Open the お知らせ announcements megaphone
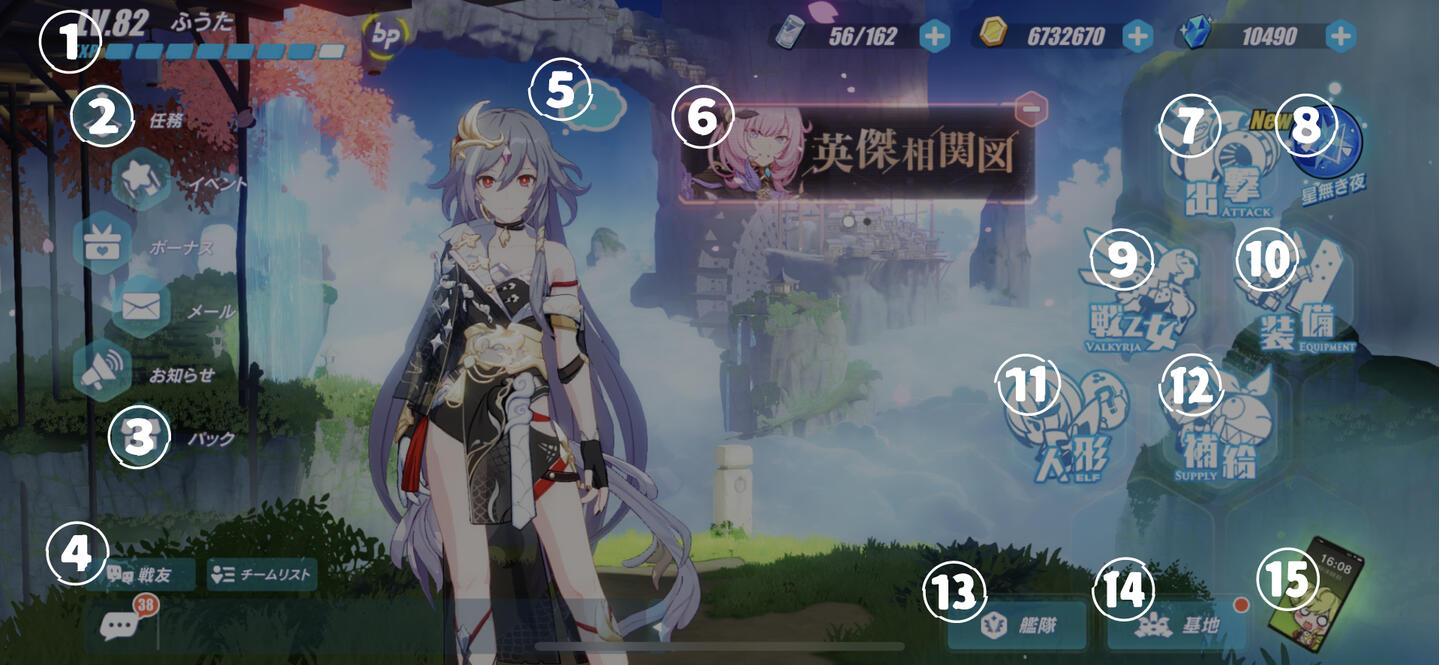 tap(102, 371)
